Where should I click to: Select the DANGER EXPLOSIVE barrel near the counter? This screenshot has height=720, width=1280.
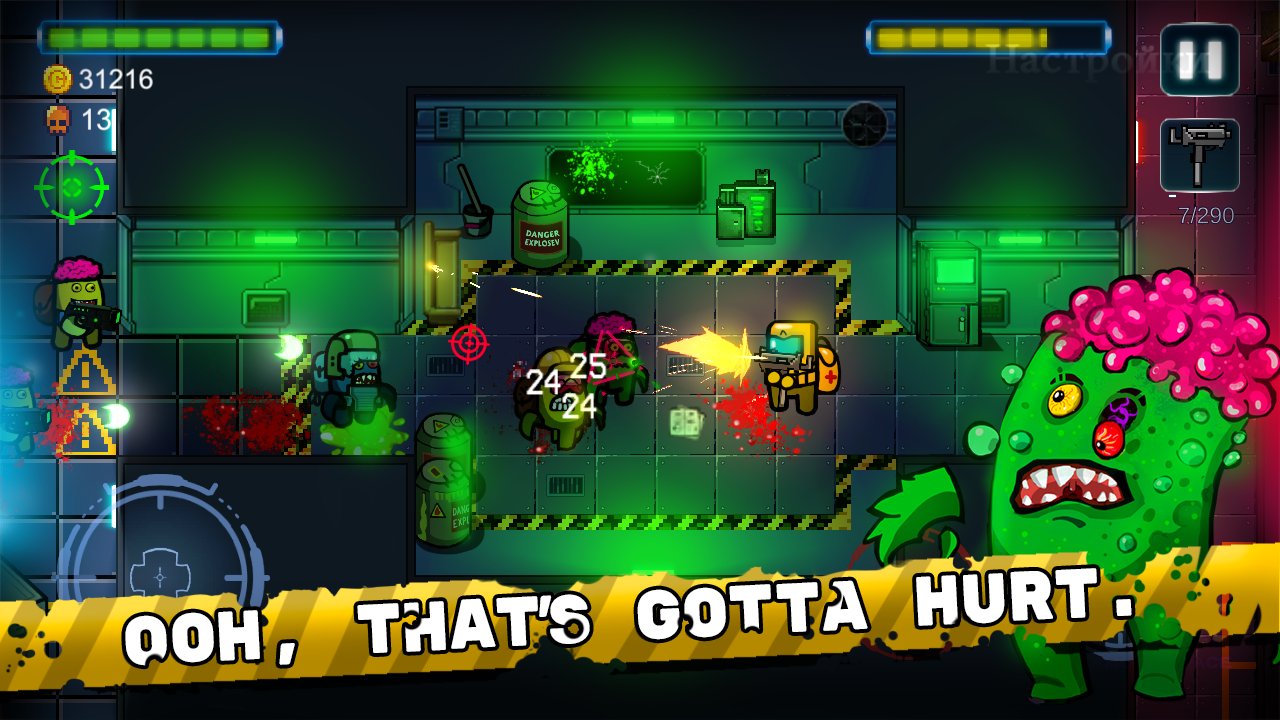540,220
